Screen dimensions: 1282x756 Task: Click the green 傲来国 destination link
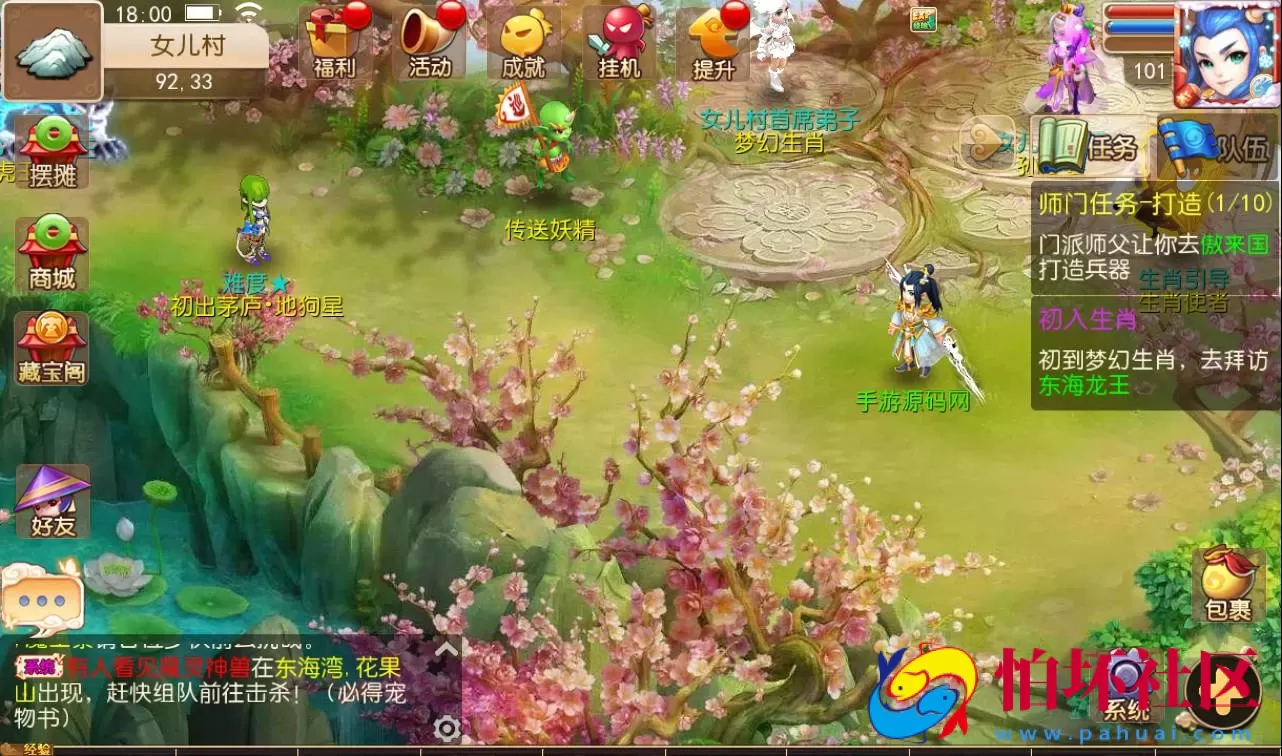click(x=1236, y=245)
